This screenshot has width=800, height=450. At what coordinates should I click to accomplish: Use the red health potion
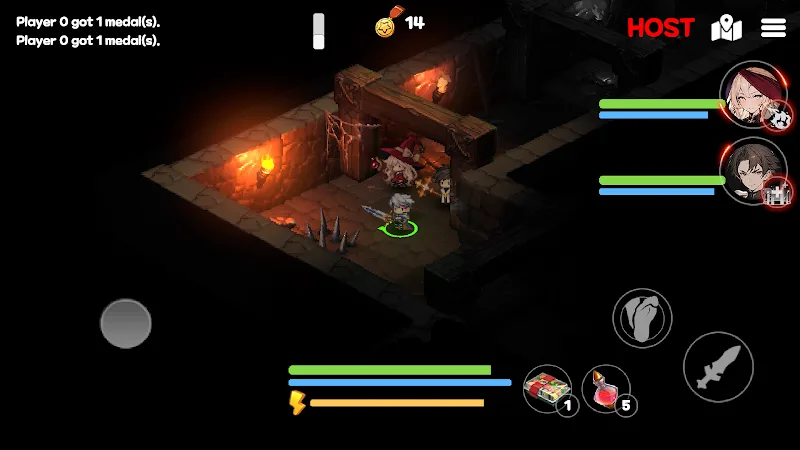[x=605, y=388]
